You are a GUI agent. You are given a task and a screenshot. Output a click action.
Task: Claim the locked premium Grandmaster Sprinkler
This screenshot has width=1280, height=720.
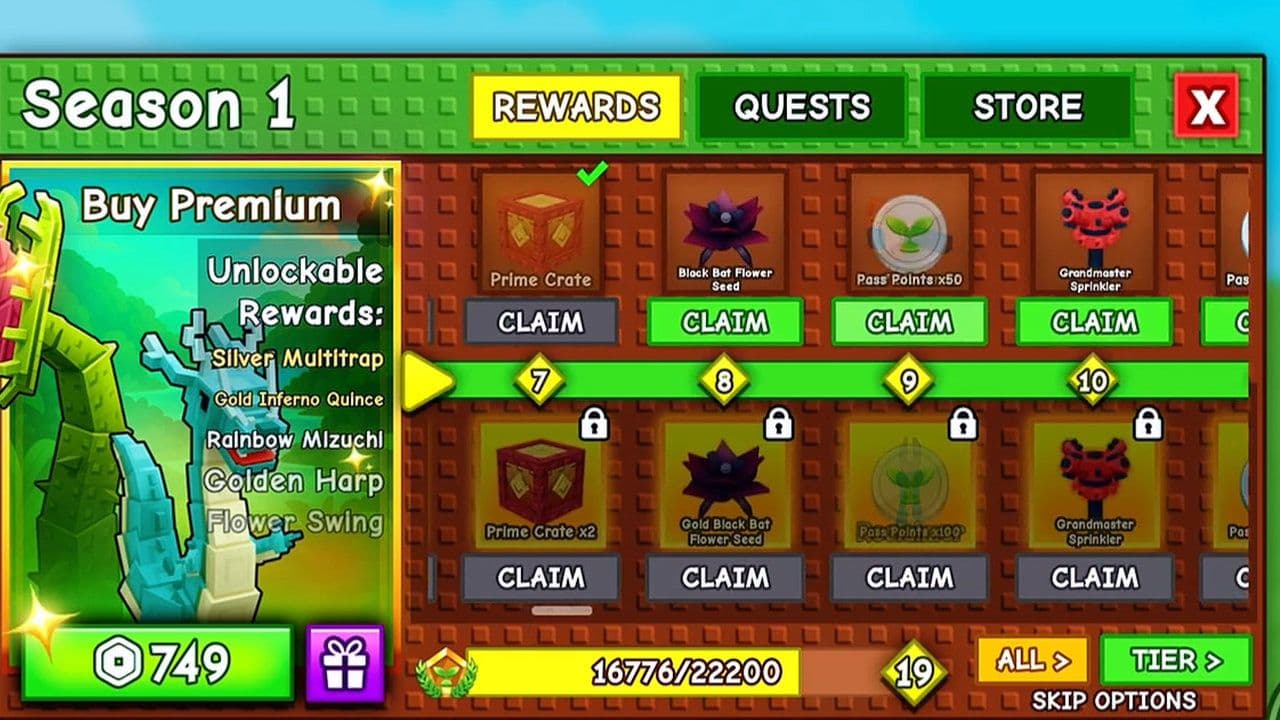point(1094,578)
